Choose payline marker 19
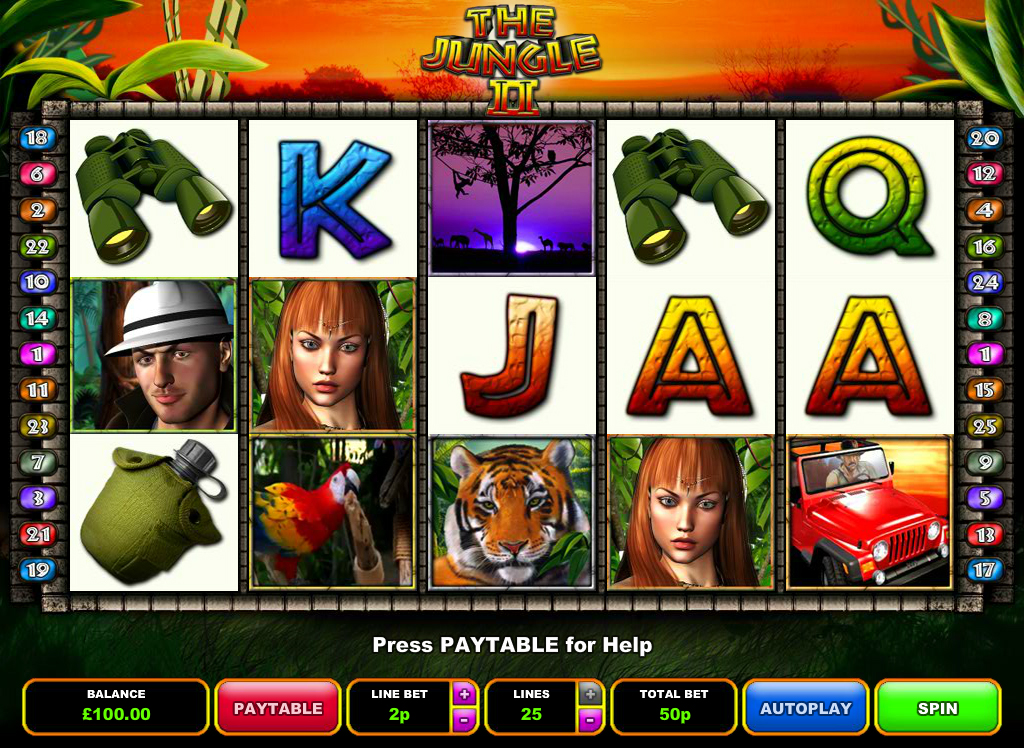The image size is (1024, 748). tap(37, 570)
